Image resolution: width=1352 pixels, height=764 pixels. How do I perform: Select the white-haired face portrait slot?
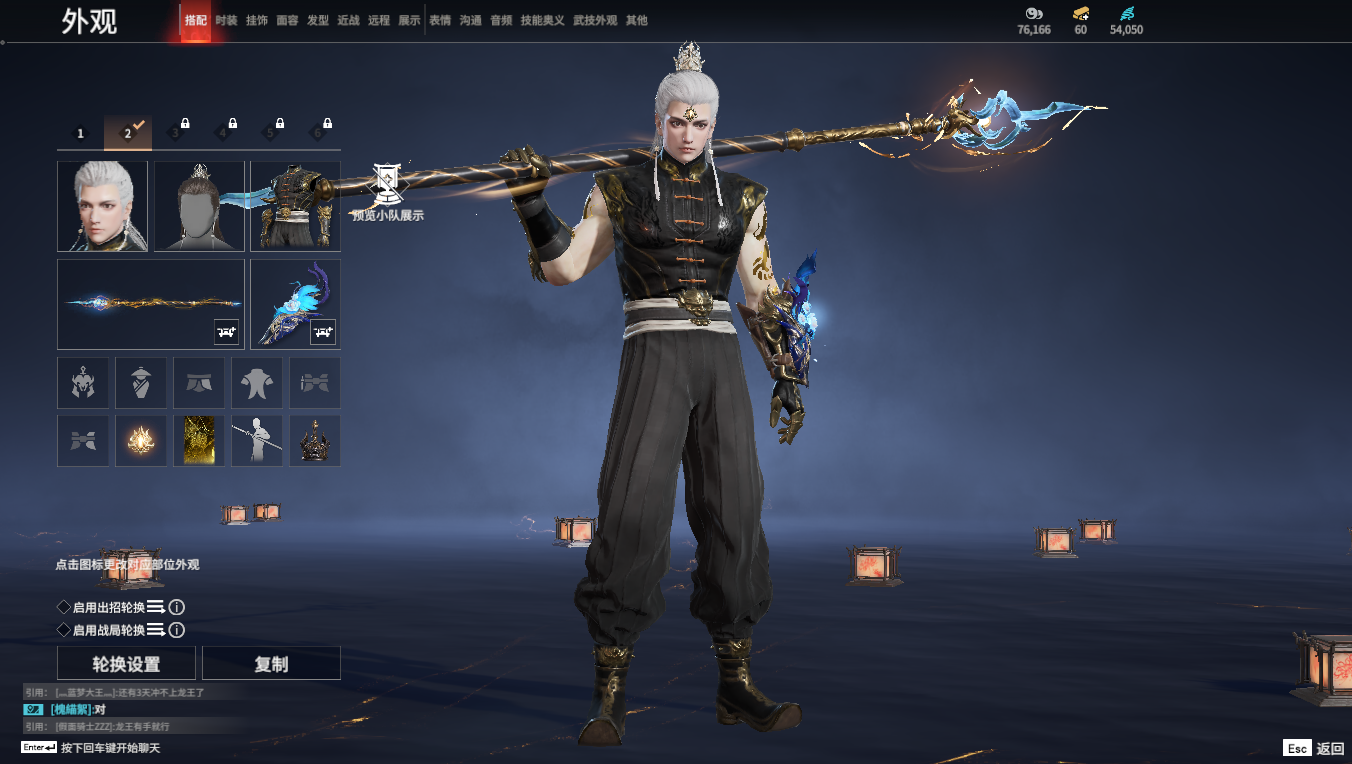(102, 206)
